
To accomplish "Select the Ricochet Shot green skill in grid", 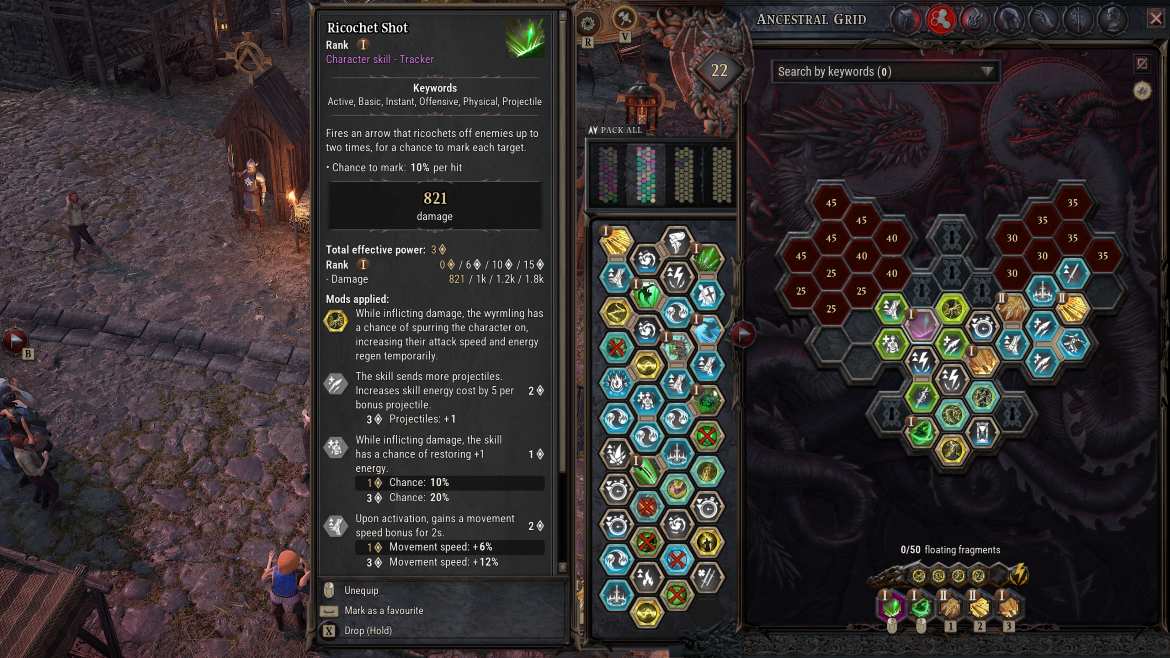I will click(920, 432).
